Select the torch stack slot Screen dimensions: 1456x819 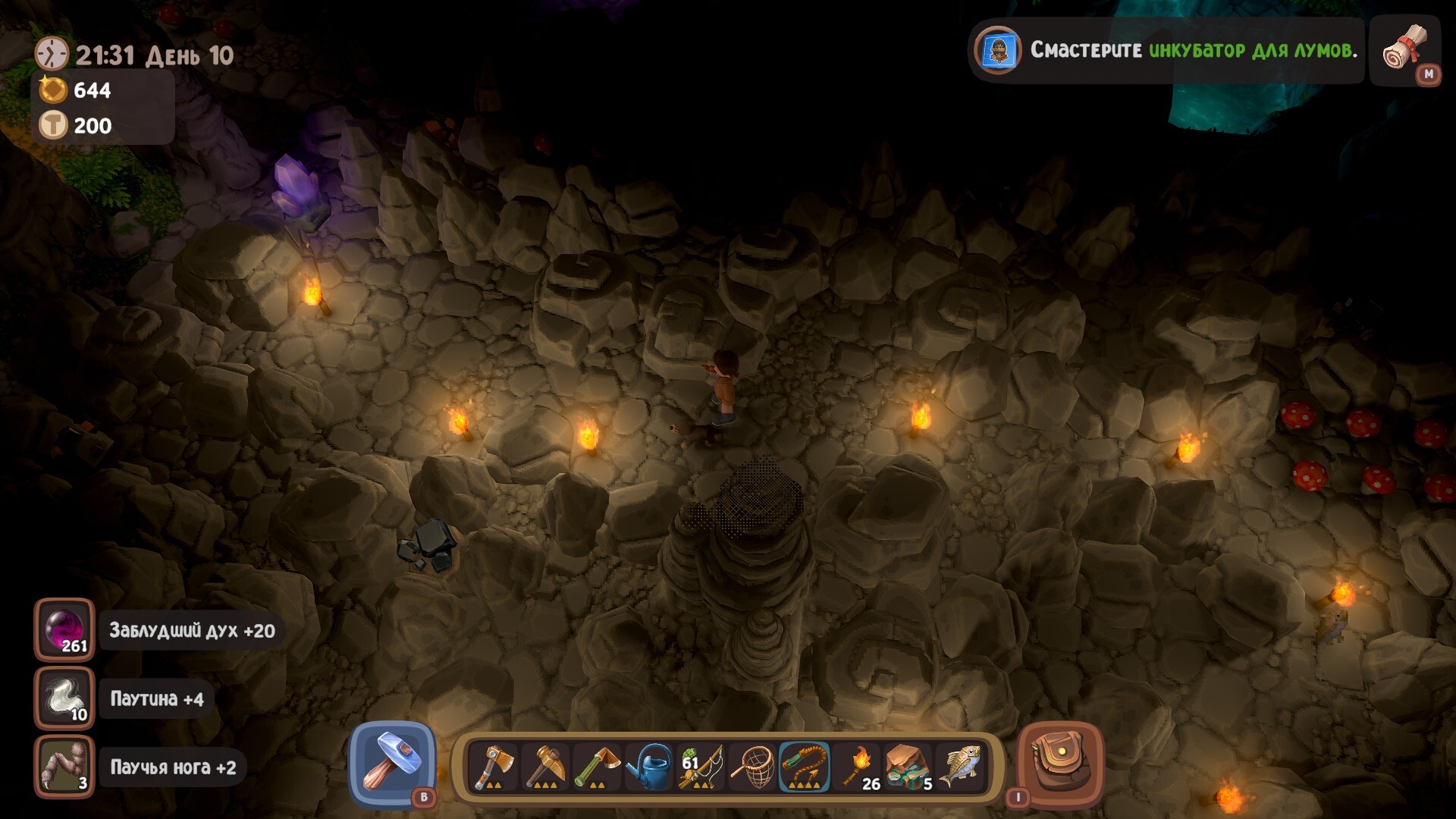click(857, 767)
